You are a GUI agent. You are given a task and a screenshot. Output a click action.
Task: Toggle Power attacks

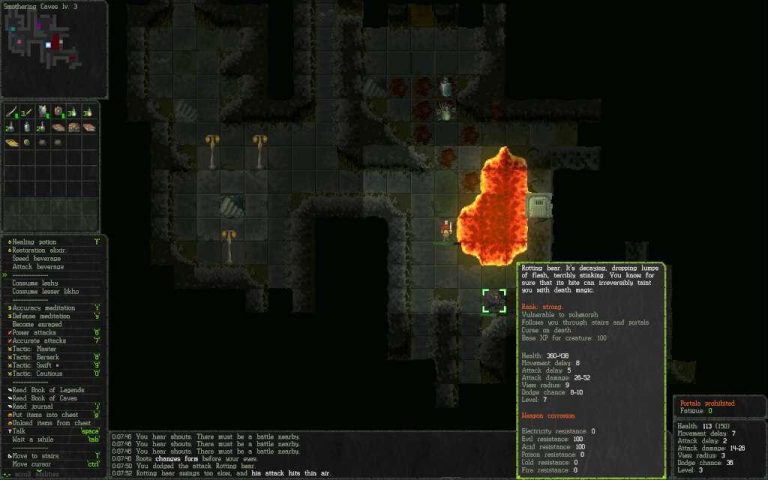tap(35, 331)
